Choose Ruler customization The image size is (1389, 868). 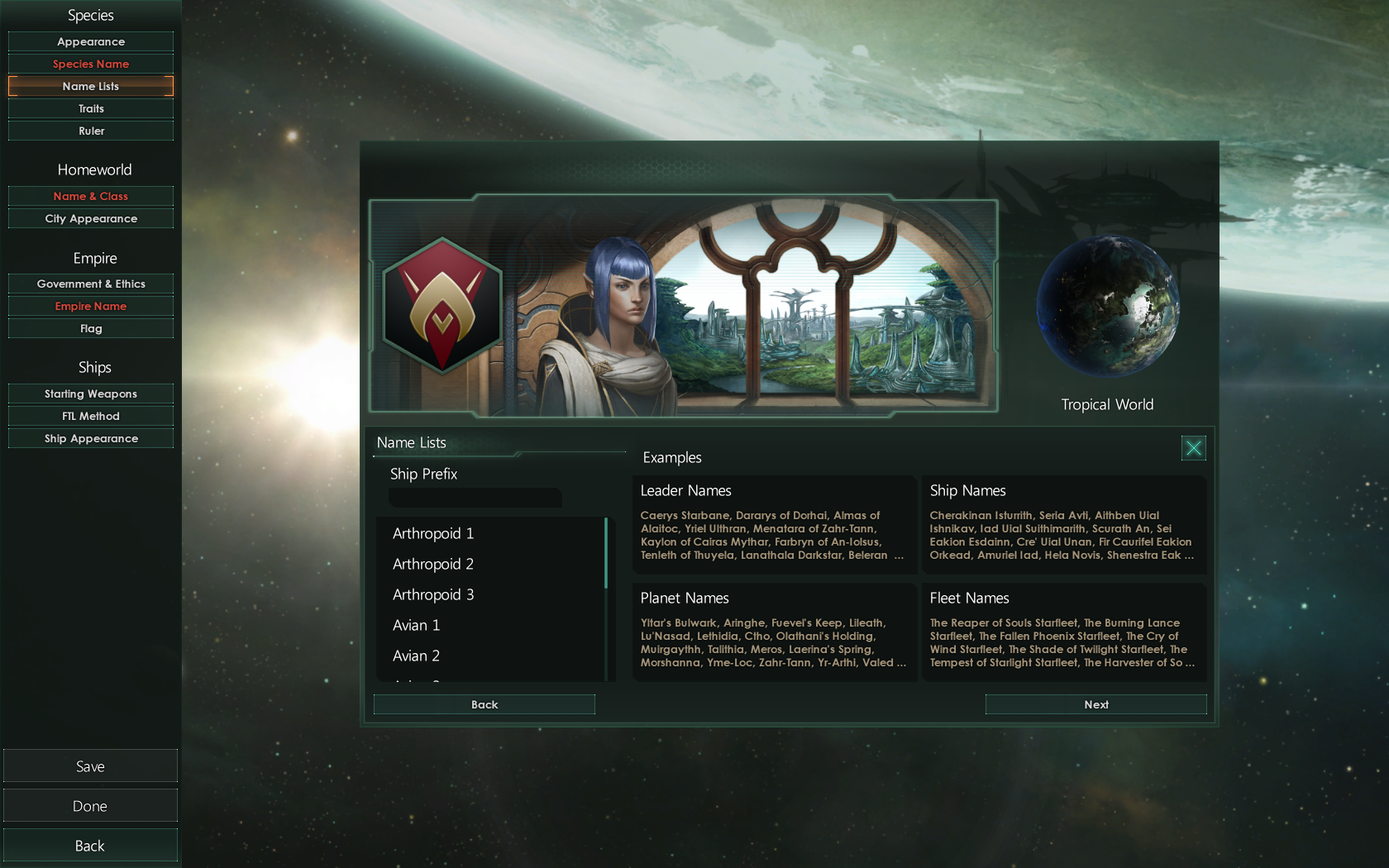[x=90, y=131]
